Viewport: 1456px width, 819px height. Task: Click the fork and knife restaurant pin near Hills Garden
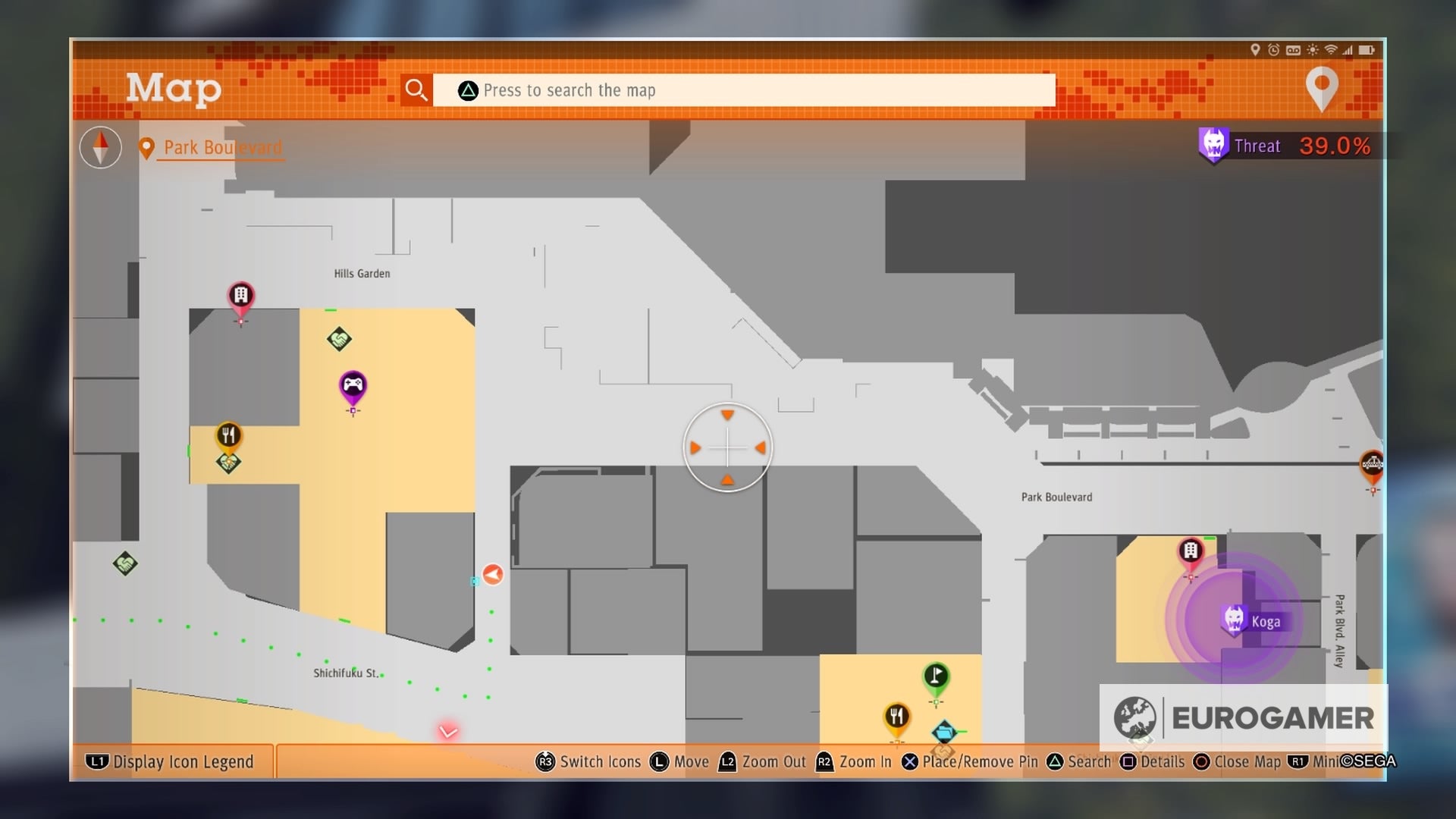pyautogui.click(x=230, y=435)
